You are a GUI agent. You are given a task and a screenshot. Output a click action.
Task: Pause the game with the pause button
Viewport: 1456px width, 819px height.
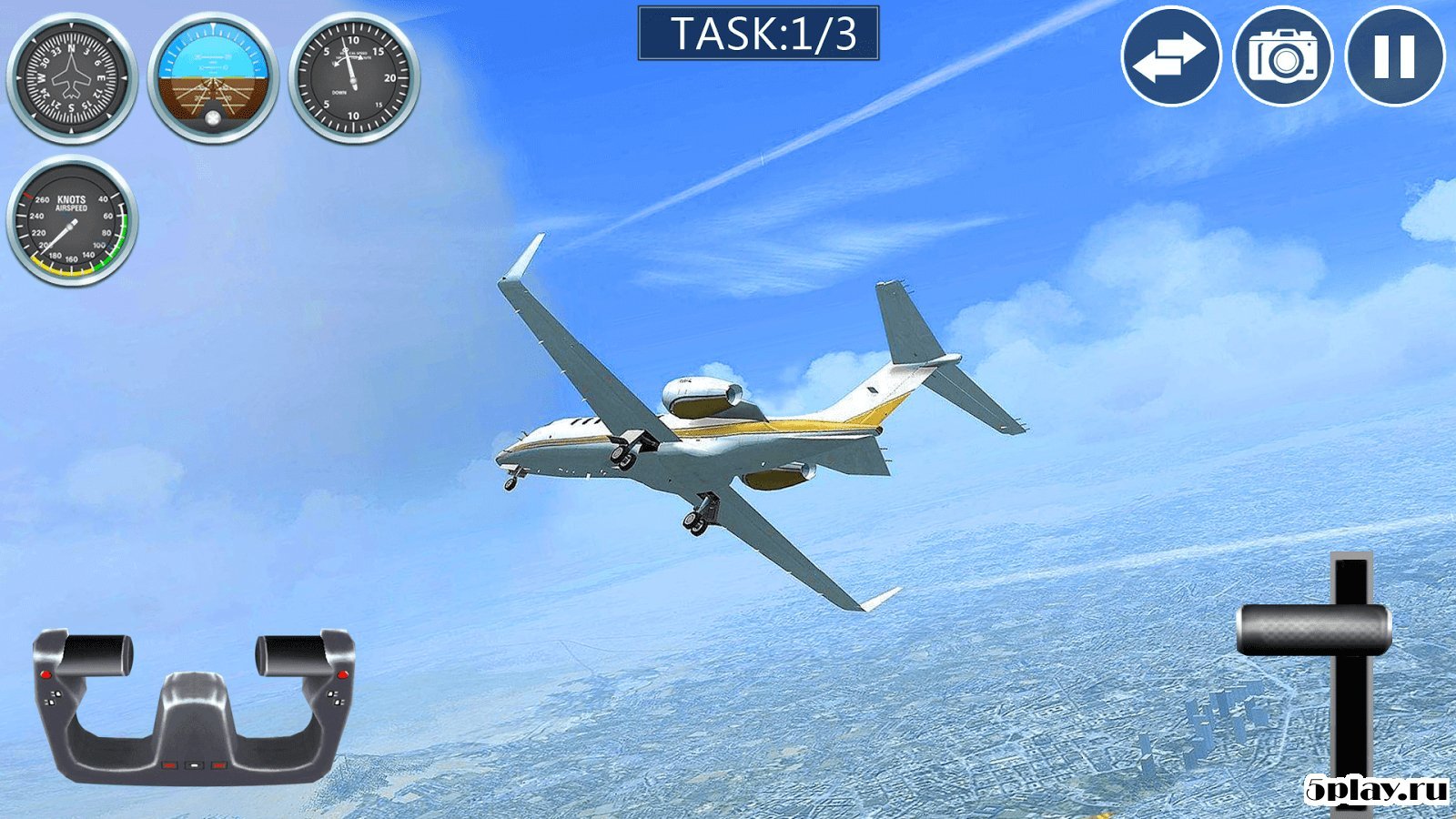click(x=1394, y=56)
